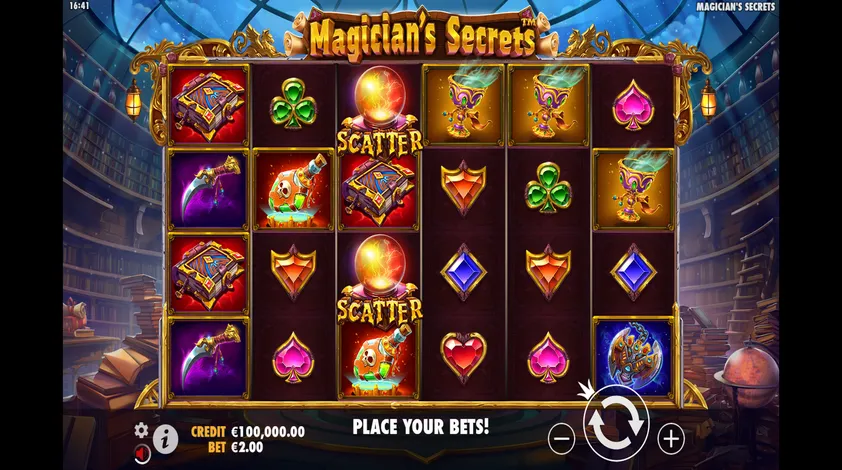
Task: Decrease the bet with the minus button
Action: pyautogui.click(x=562, y=437)
